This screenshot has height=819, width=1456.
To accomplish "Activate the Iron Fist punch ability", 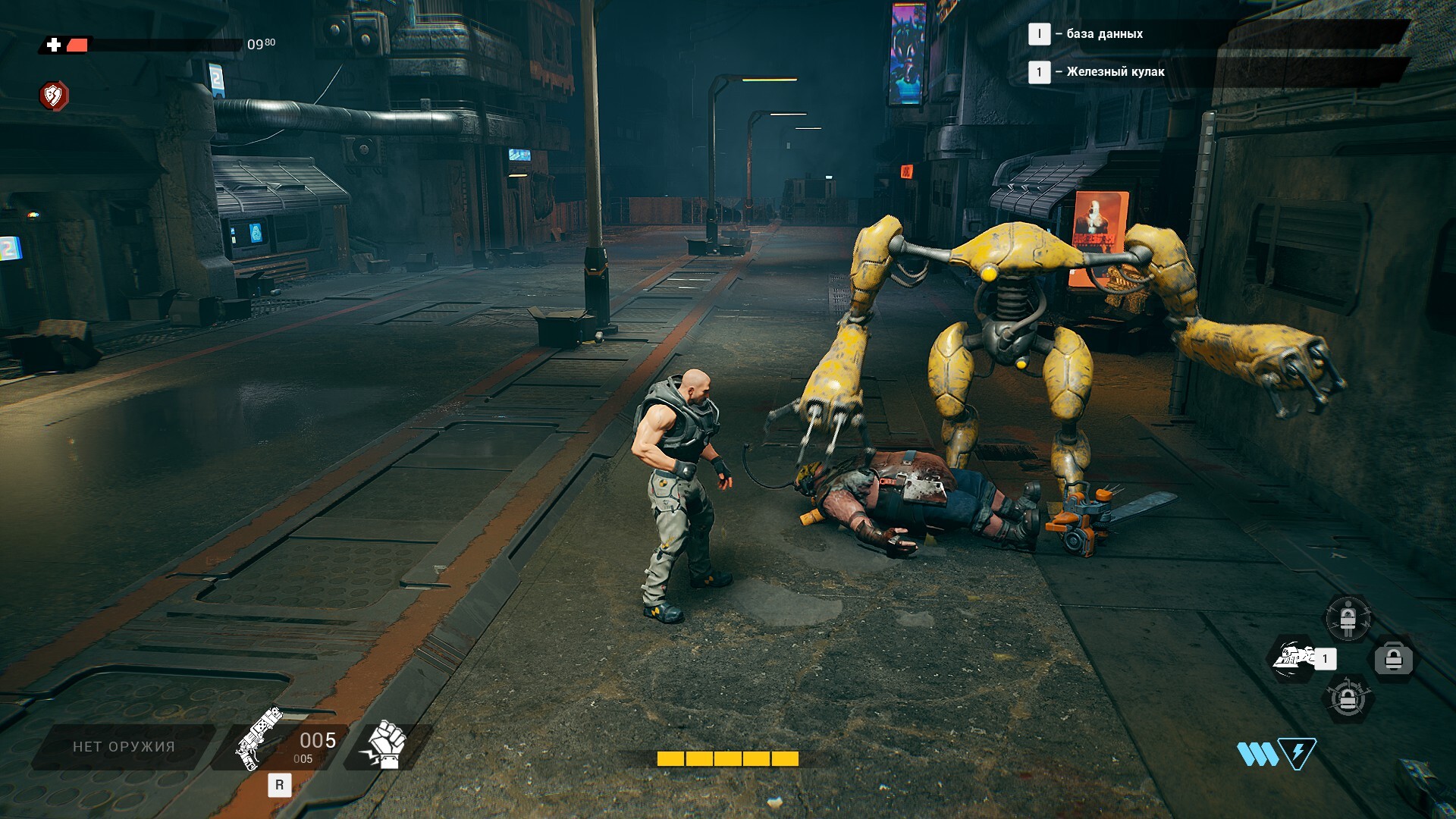I will point(1295,657).
